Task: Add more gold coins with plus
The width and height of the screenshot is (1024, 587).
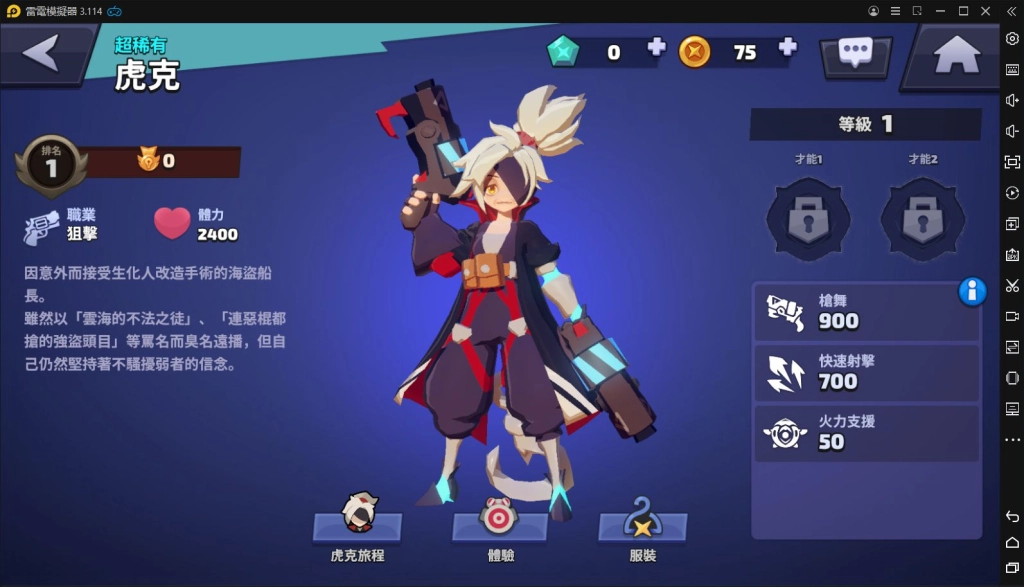Action: pos(788,47)
